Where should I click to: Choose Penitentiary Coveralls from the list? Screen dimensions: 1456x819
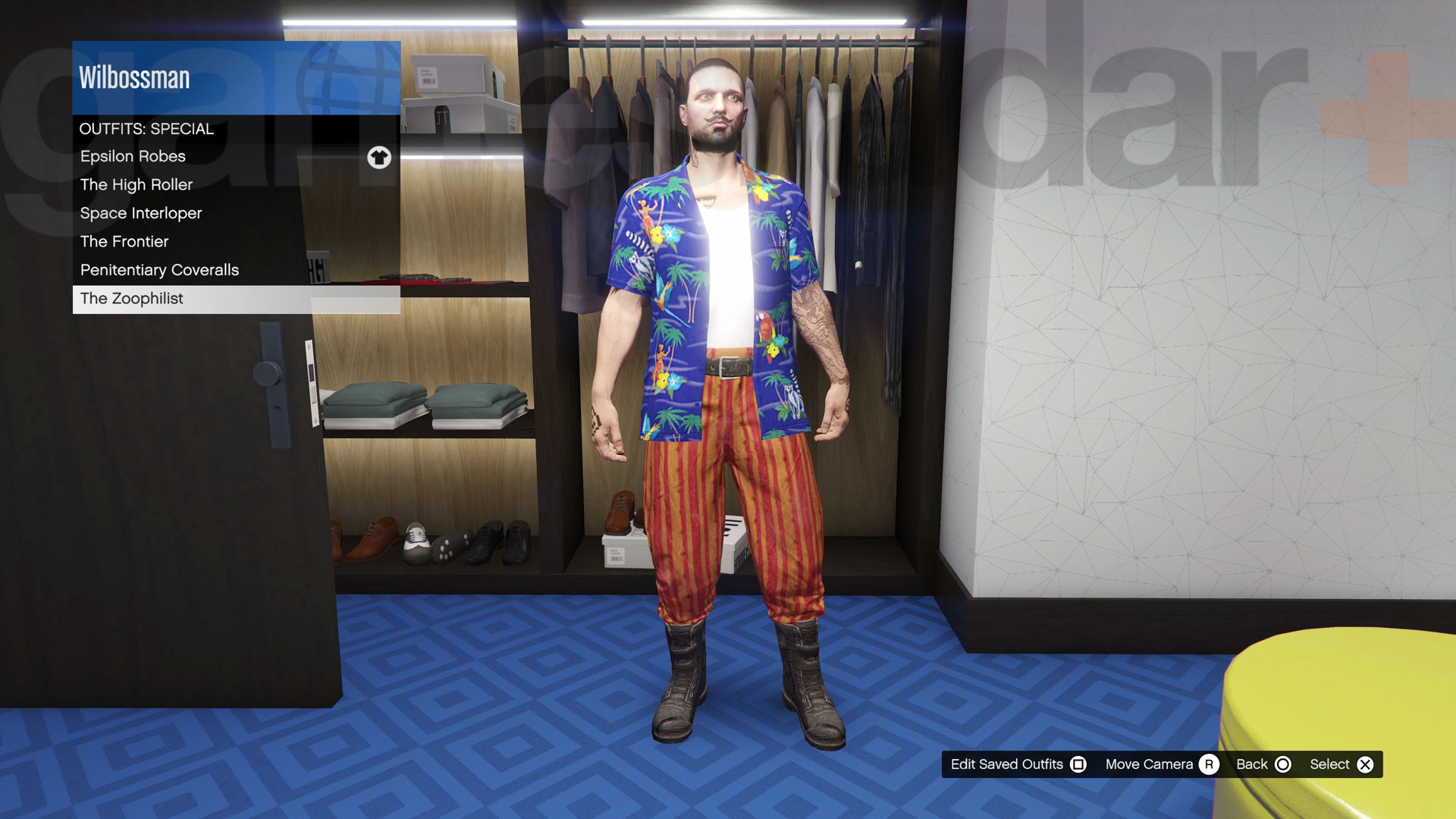coord(160,270)
